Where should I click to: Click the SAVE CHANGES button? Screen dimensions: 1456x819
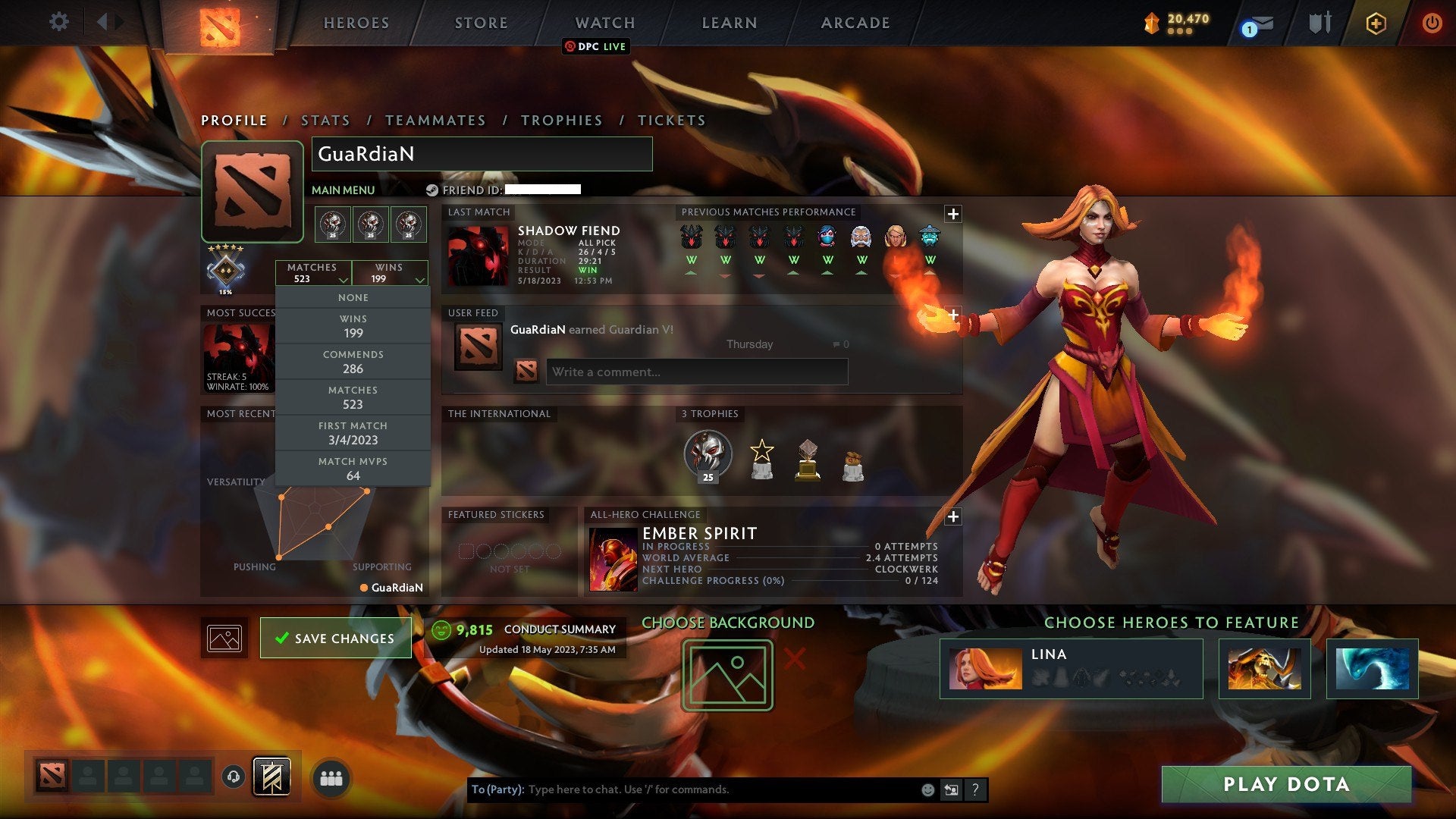(336, 638)
